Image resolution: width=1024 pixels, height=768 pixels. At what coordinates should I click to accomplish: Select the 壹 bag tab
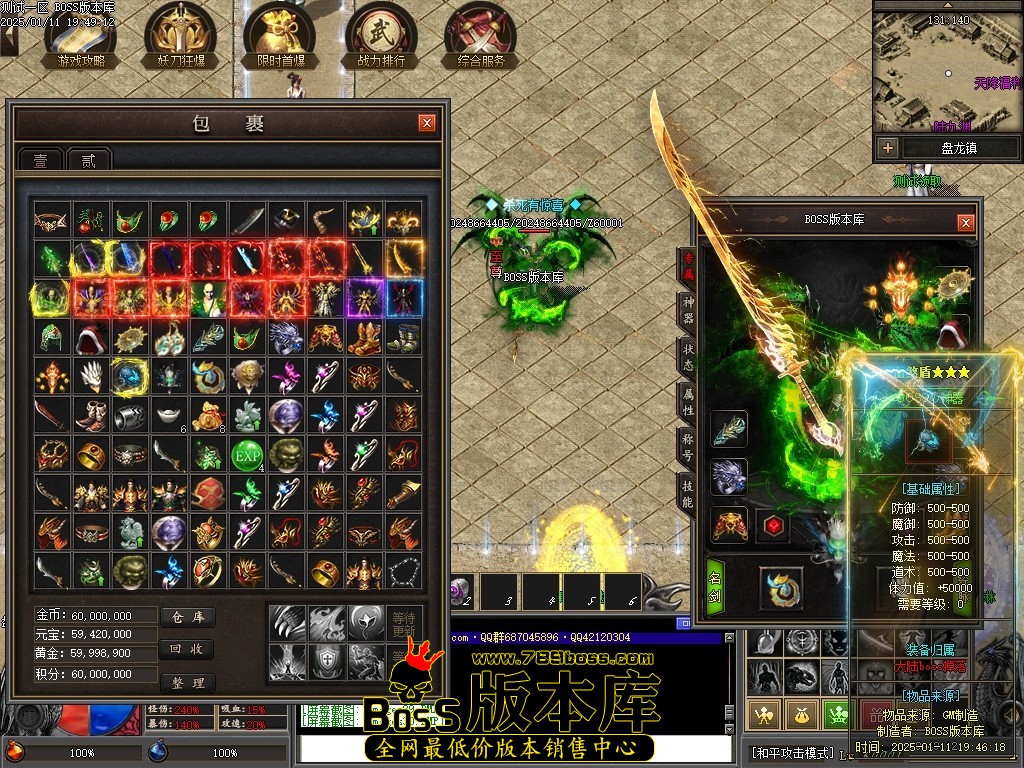(41, 160)
